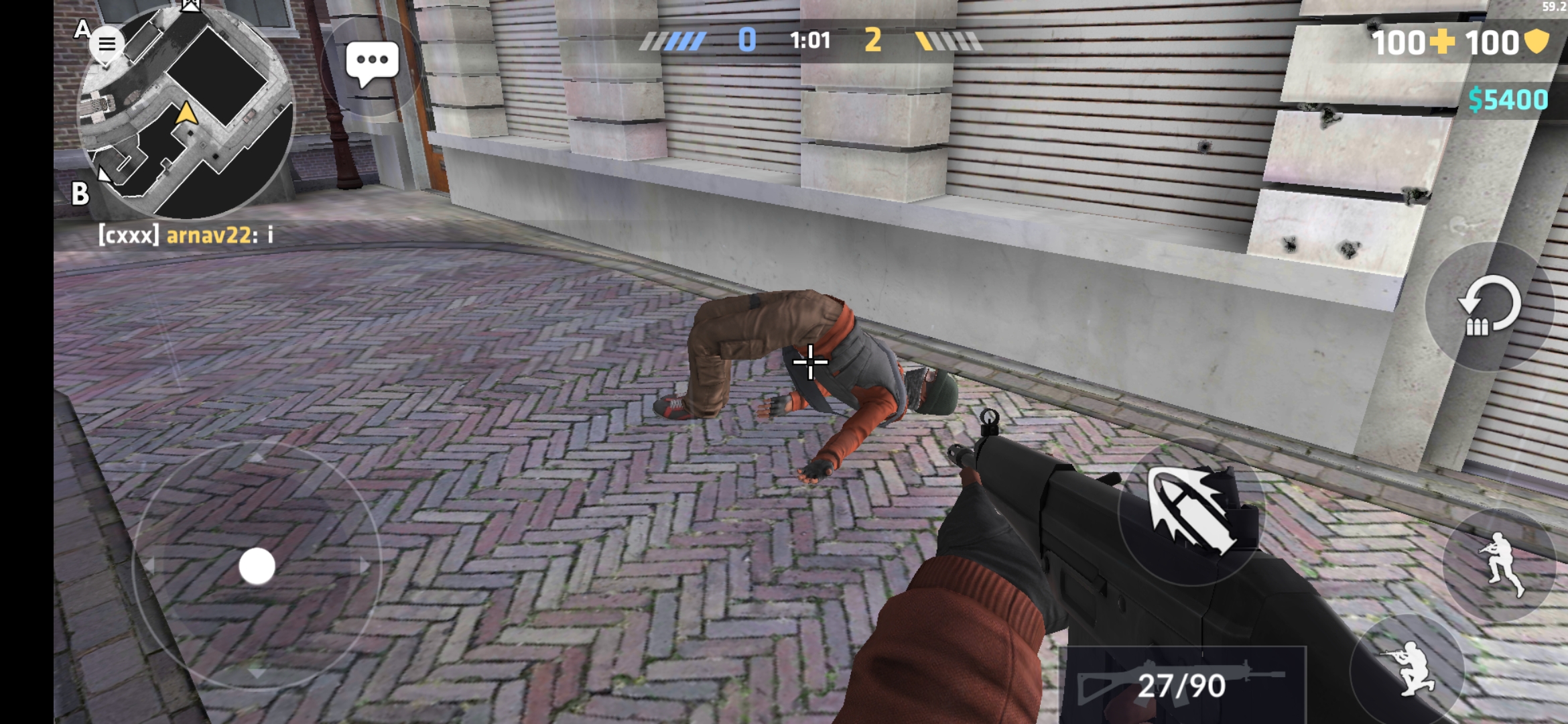The width and height of the screenshot is (1568, 724).
Task: Tap the $5400 money counter
Action: (x=1510, y=101)
